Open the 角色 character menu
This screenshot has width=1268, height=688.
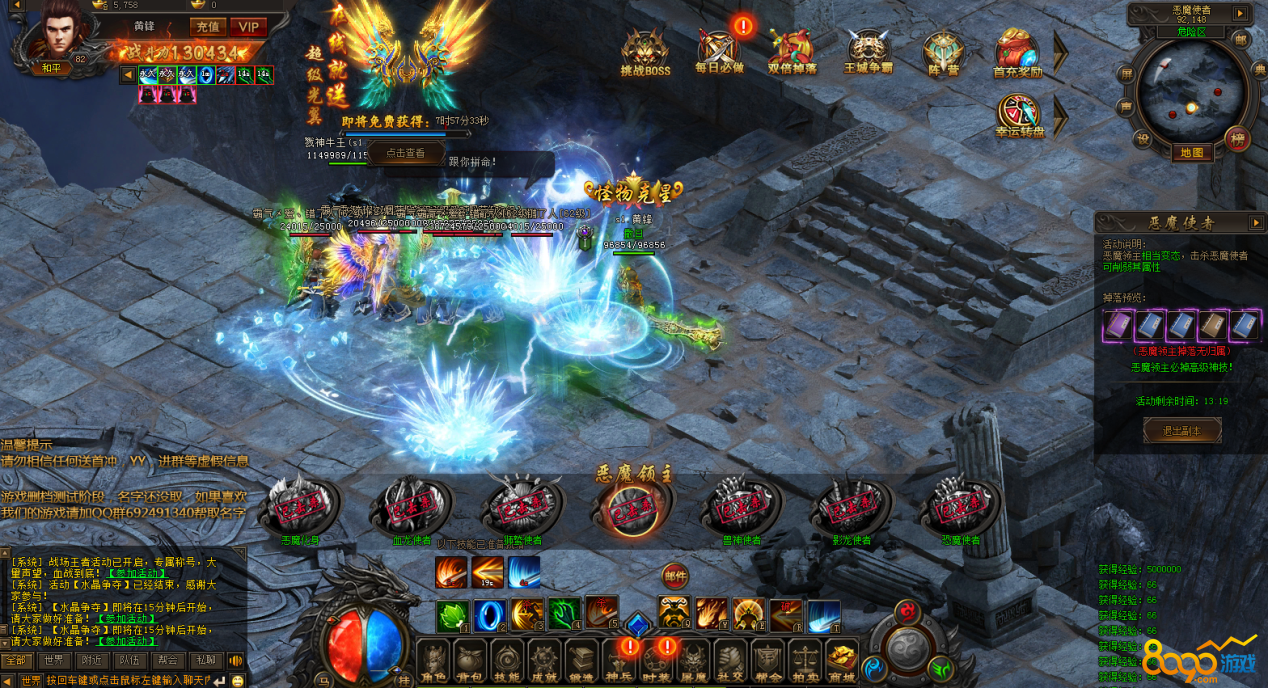[x=432, y=662]
